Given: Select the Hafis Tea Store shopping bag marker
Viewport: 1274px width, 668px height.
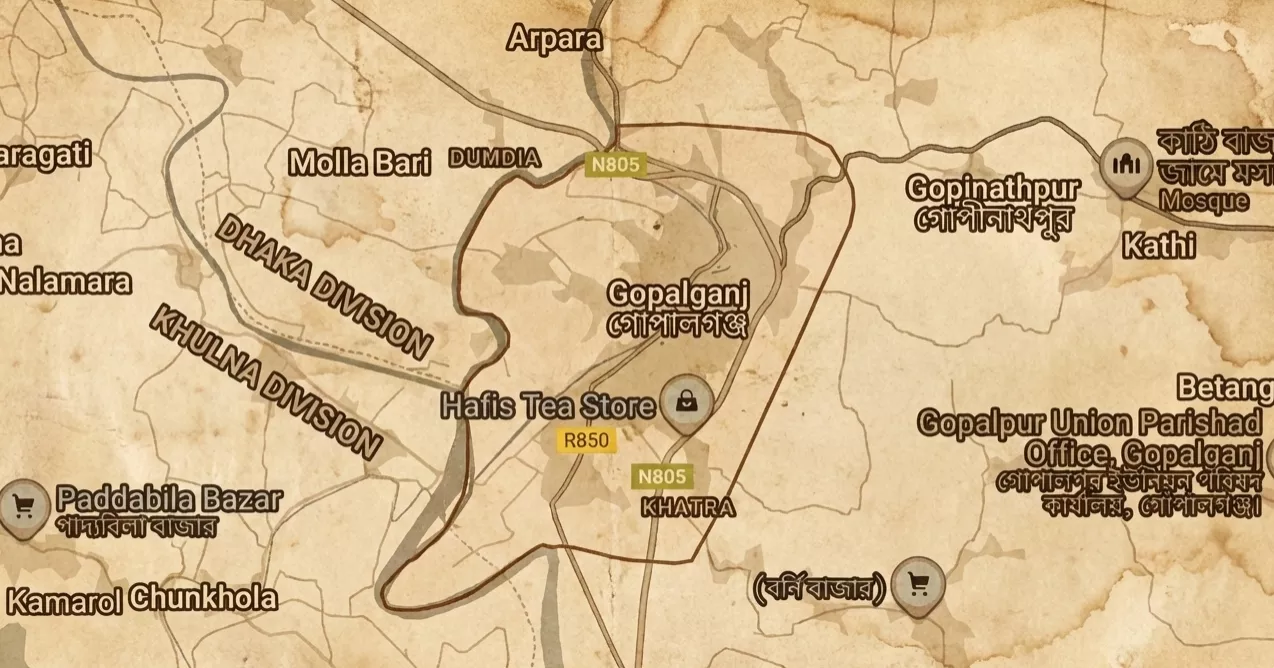Looking at the screenshot, I should coord(687,402).
